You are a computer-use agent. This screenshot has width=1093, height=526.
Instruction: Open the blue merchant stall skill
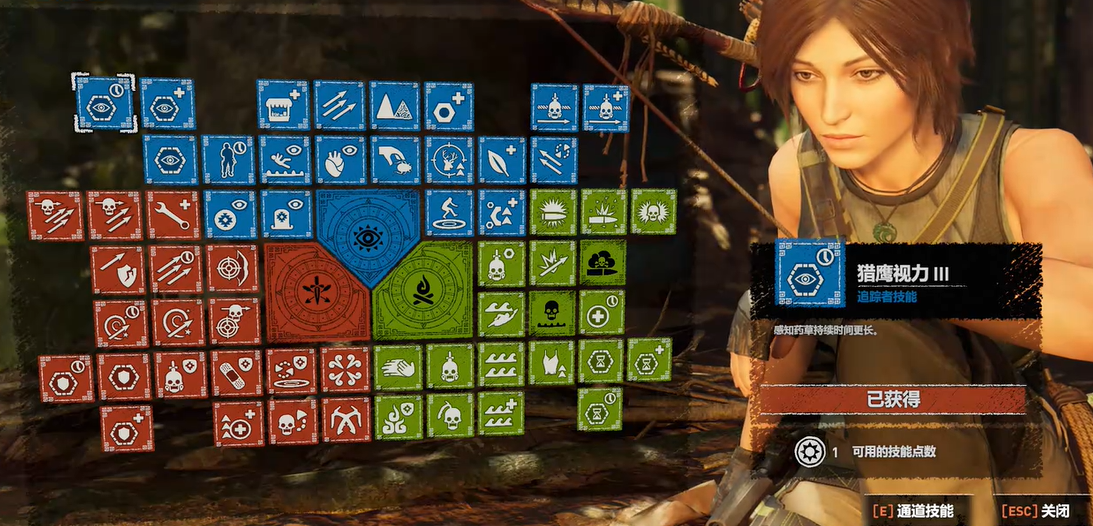(283, 105)
